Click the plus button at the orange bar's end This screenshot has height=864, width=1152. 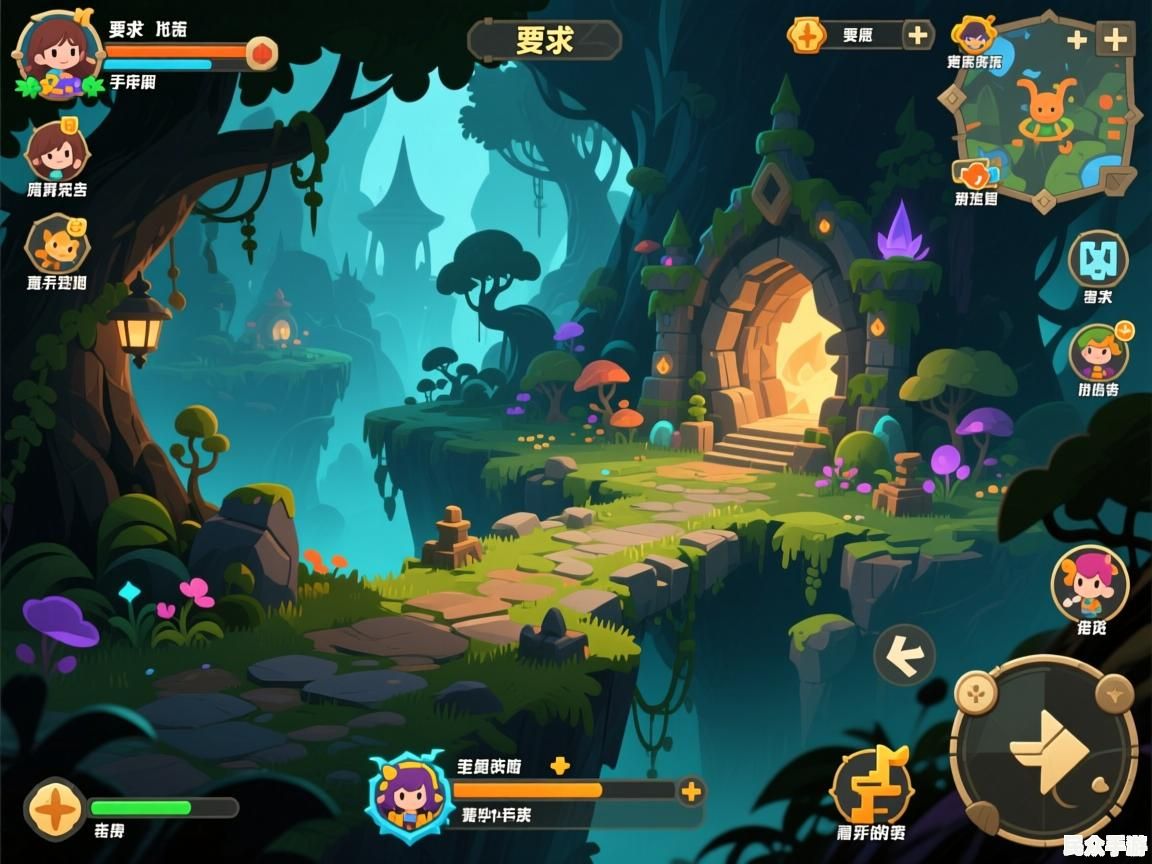tap(690, 792)
